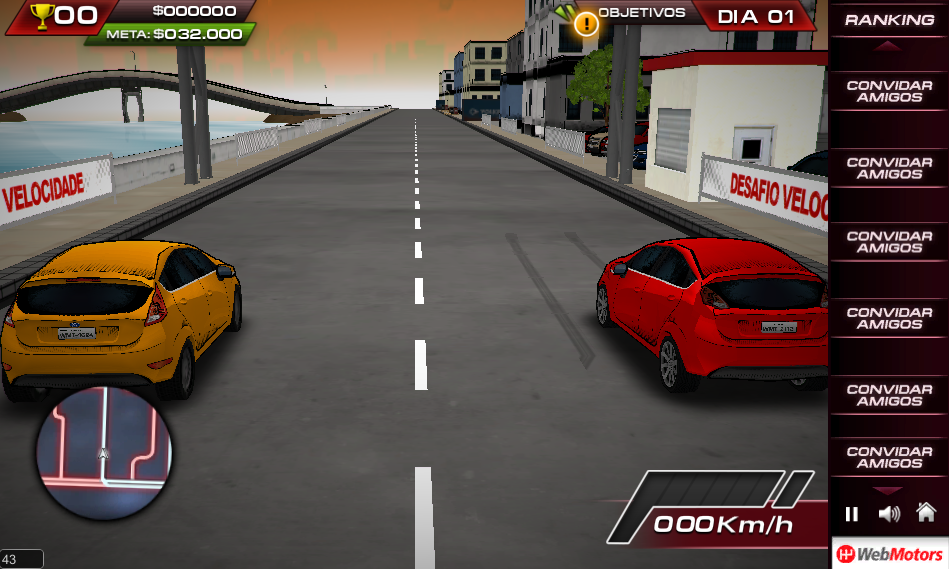Show earlier ranking entries with up arrow
The height and width of the screenshot is (569, 949).
pyautogui.click(x=888, y=47)
